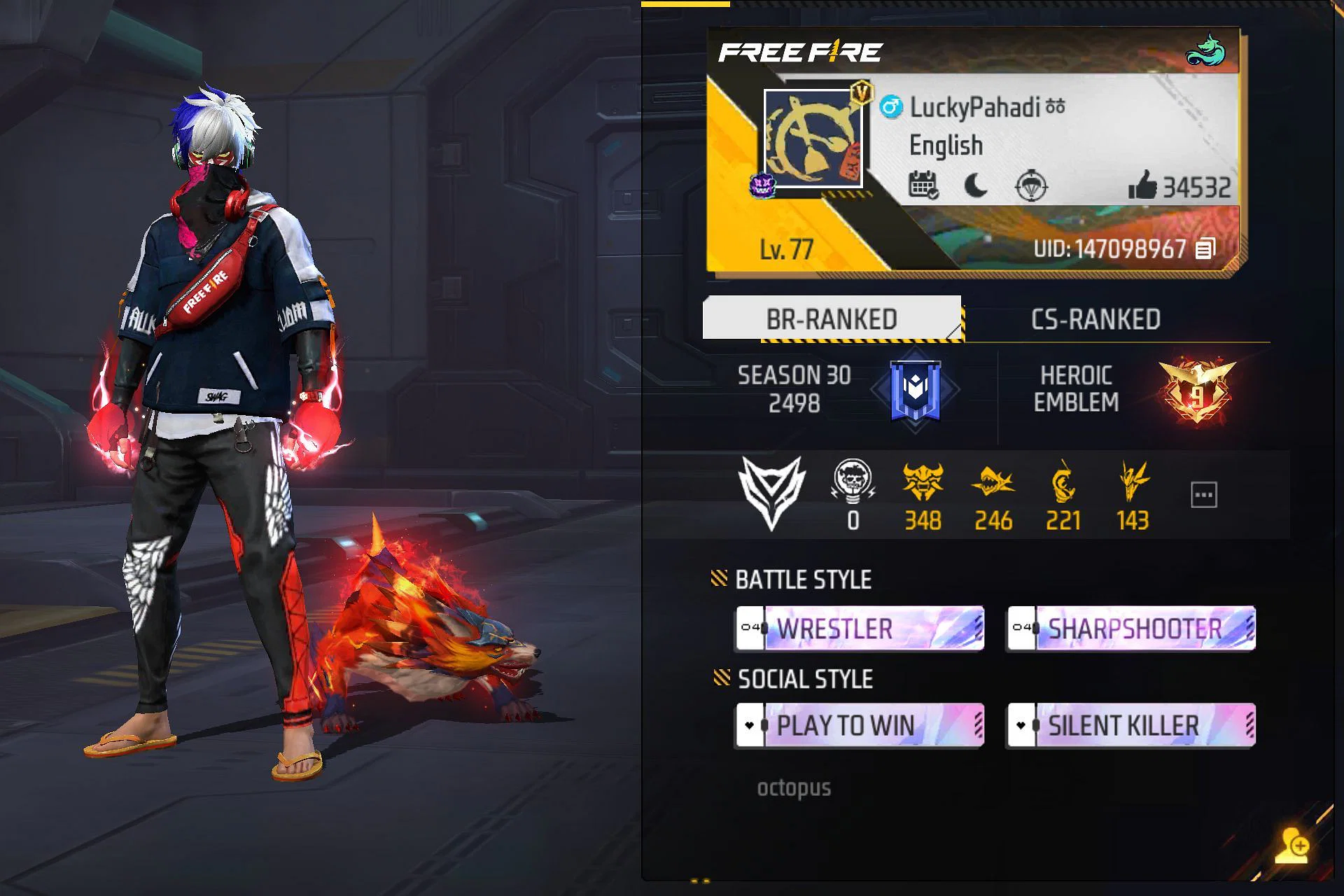Click the parachute crosshair icon
Image resolution: width=1344 pixels, height=896 pixels.
(1031, 186)
